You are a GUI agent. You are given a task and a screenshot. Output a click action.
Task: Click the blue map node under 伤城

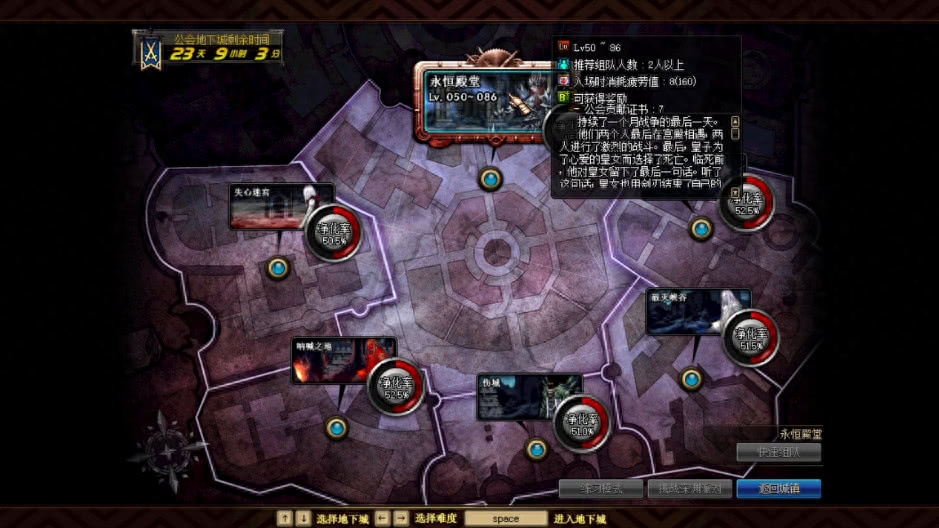(537, 449)
